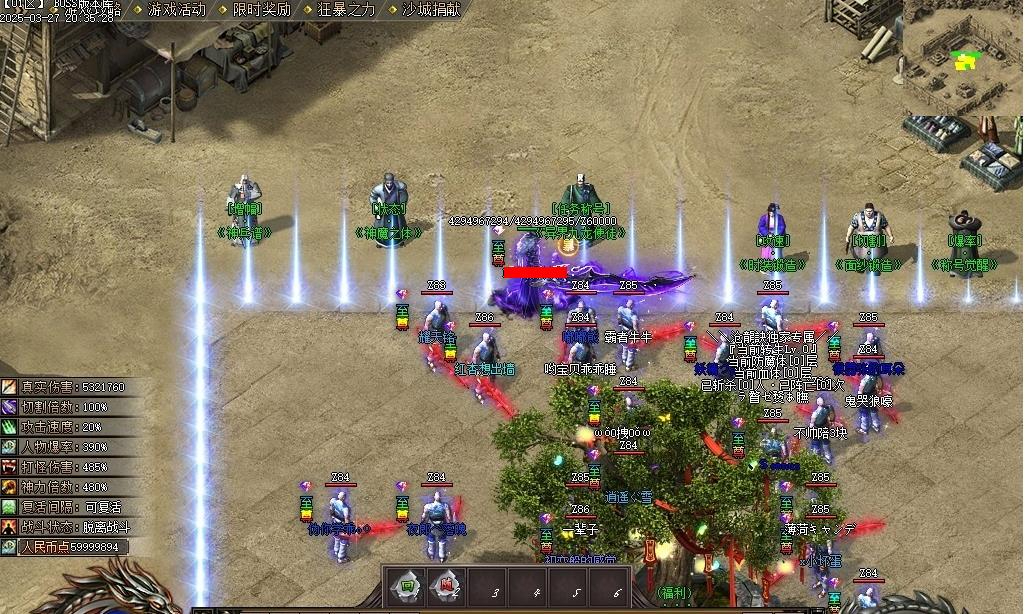Open the 沙城捐献 menu
This screenshot has height=614, width=1029.
coord(431,10)
